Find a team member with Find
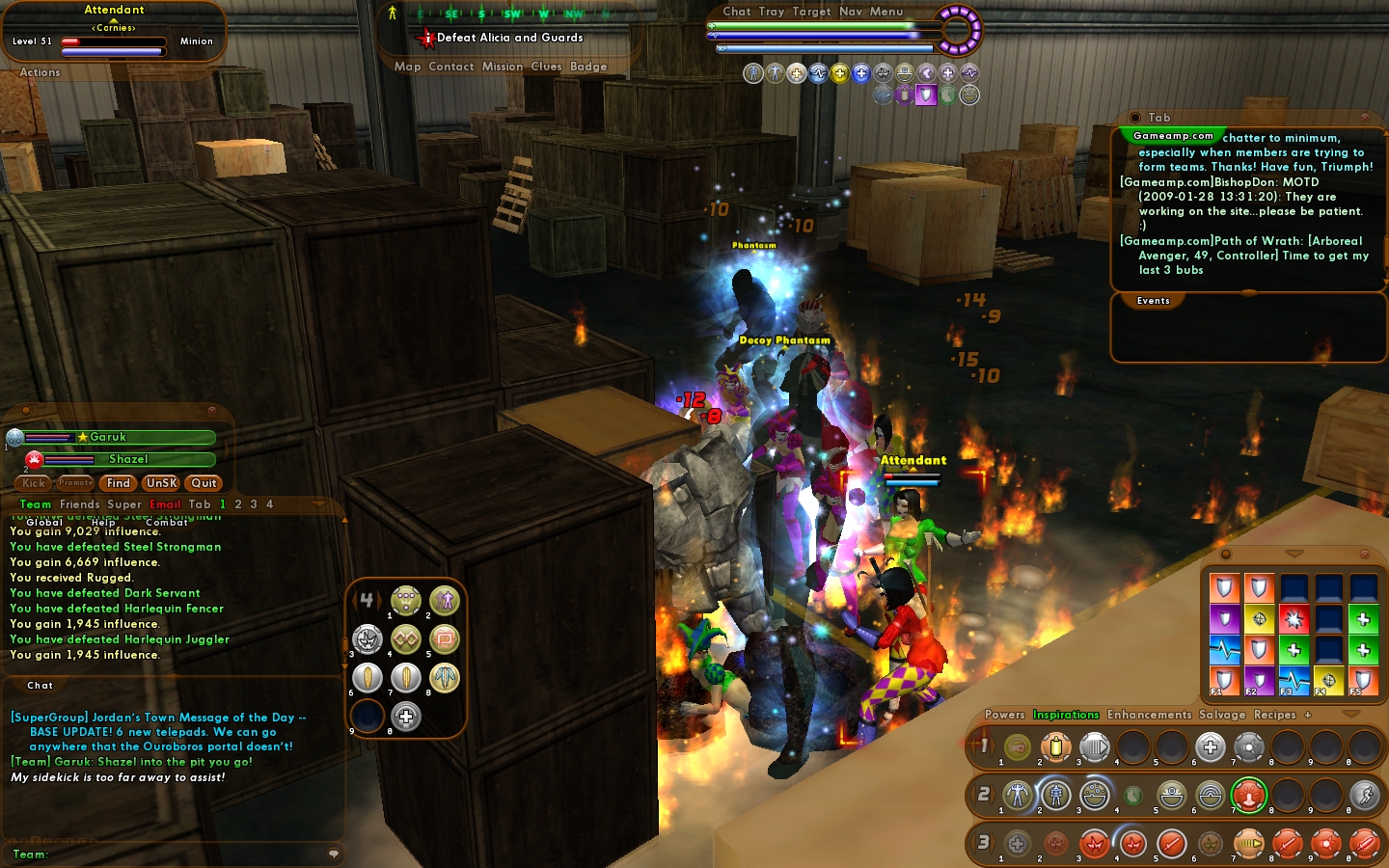Viewport: 1389px width, 868px height. (x=119, y=483)
